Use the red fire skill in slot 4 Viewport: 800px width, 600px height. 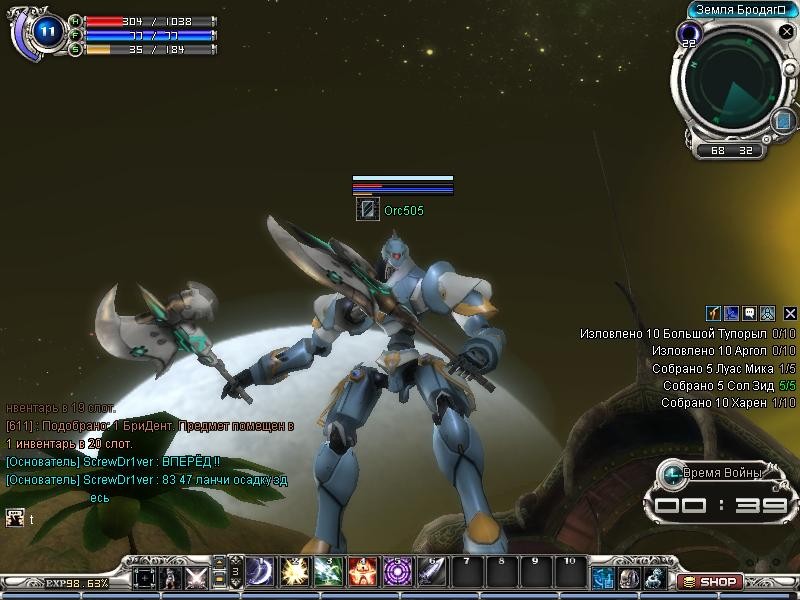click(363, 571)
